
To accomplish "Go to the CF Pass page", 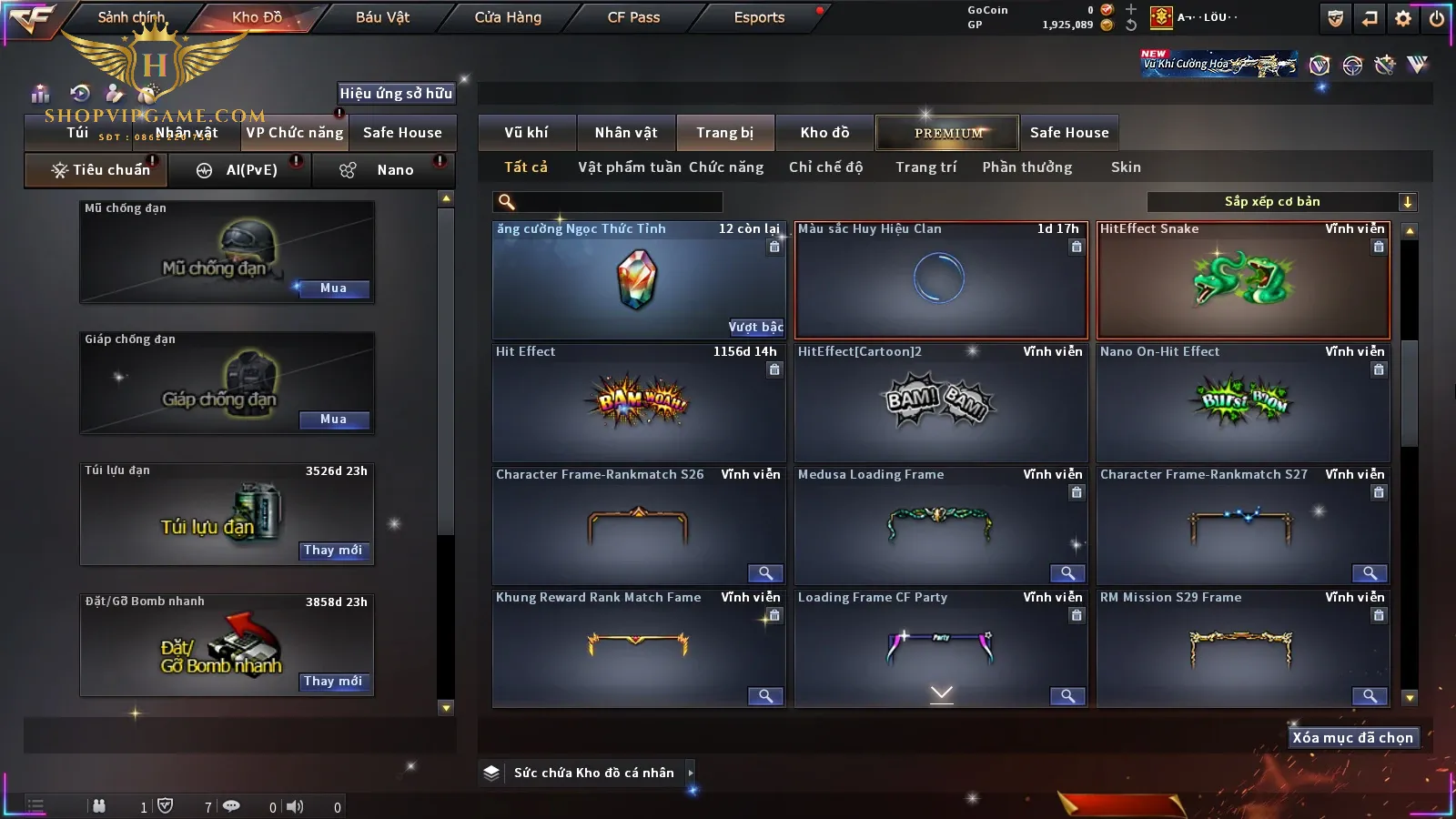I will [x=633, y=17].
